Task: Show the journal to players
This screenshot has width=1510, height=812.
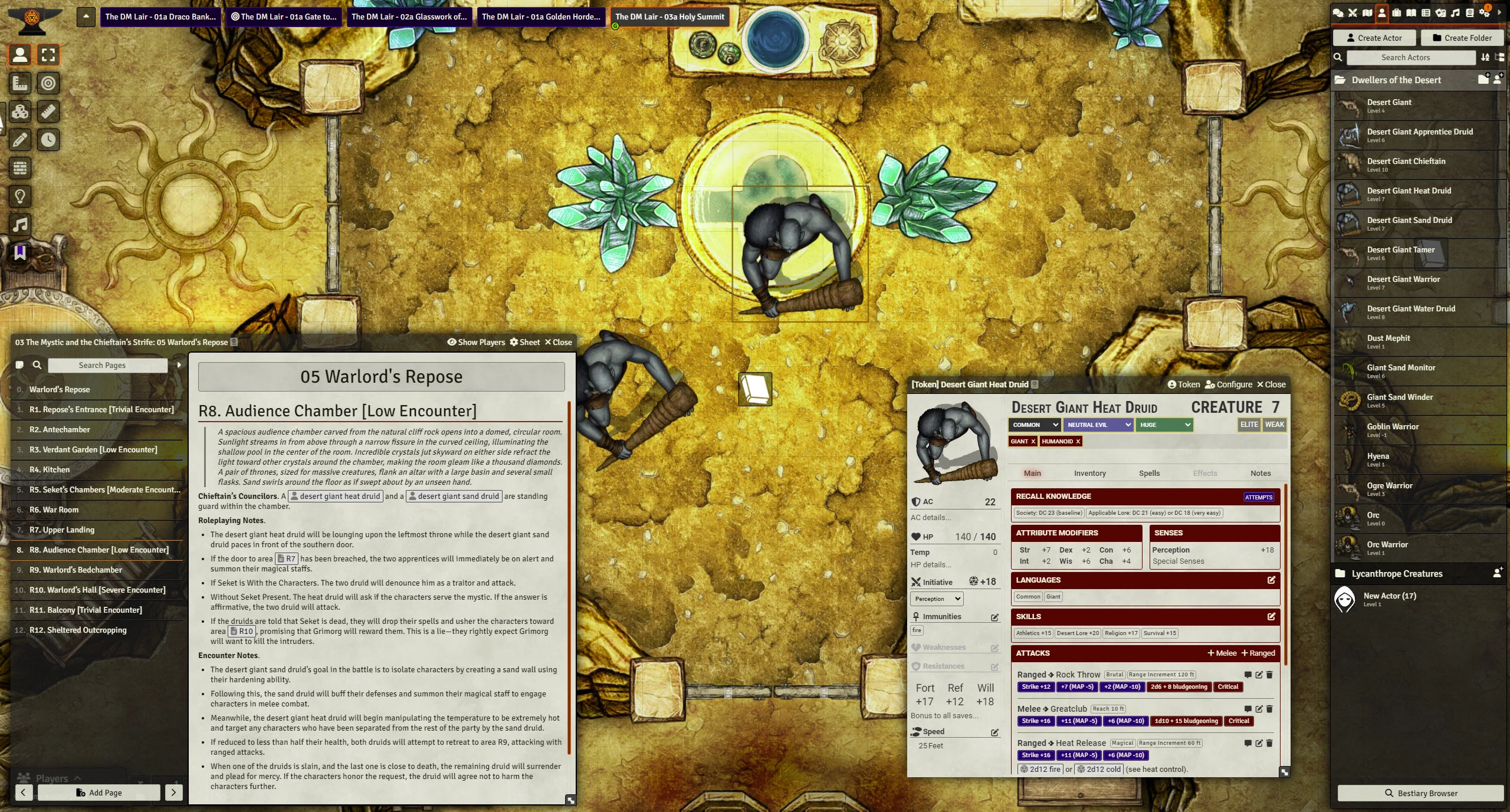Action: point(476,342)
